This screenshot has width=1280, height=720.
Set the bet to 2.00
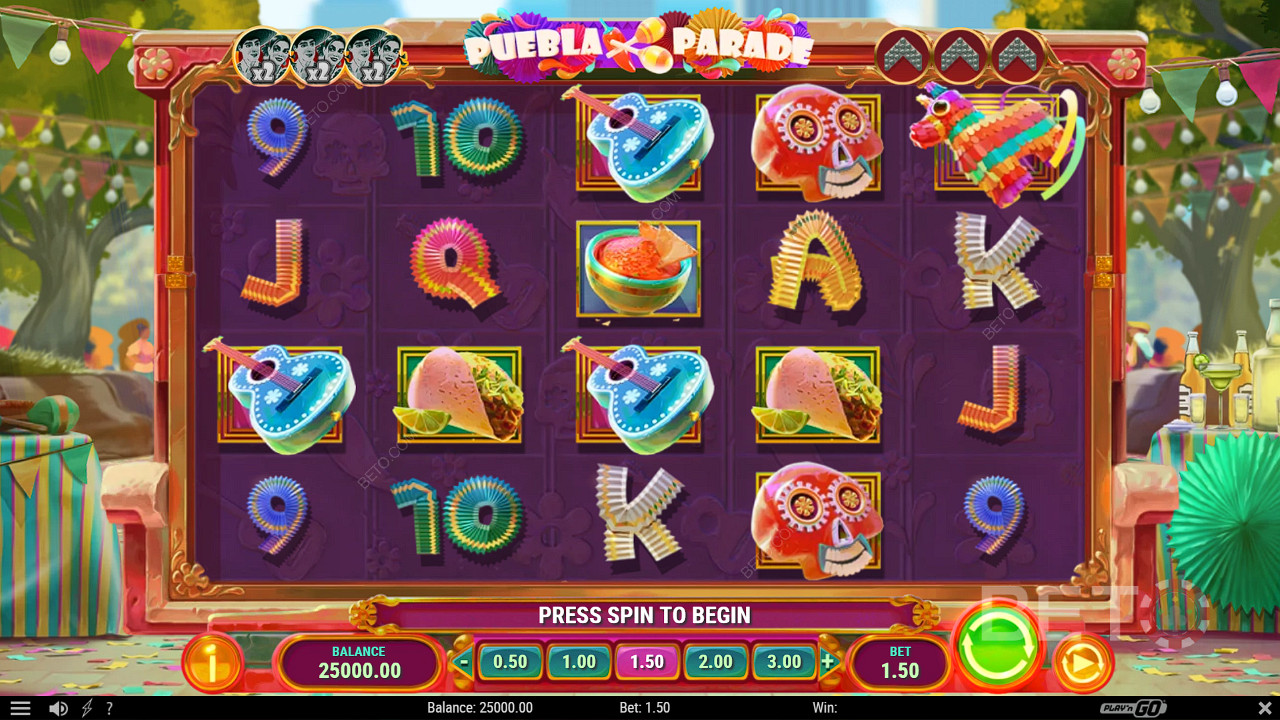[715, 662]
